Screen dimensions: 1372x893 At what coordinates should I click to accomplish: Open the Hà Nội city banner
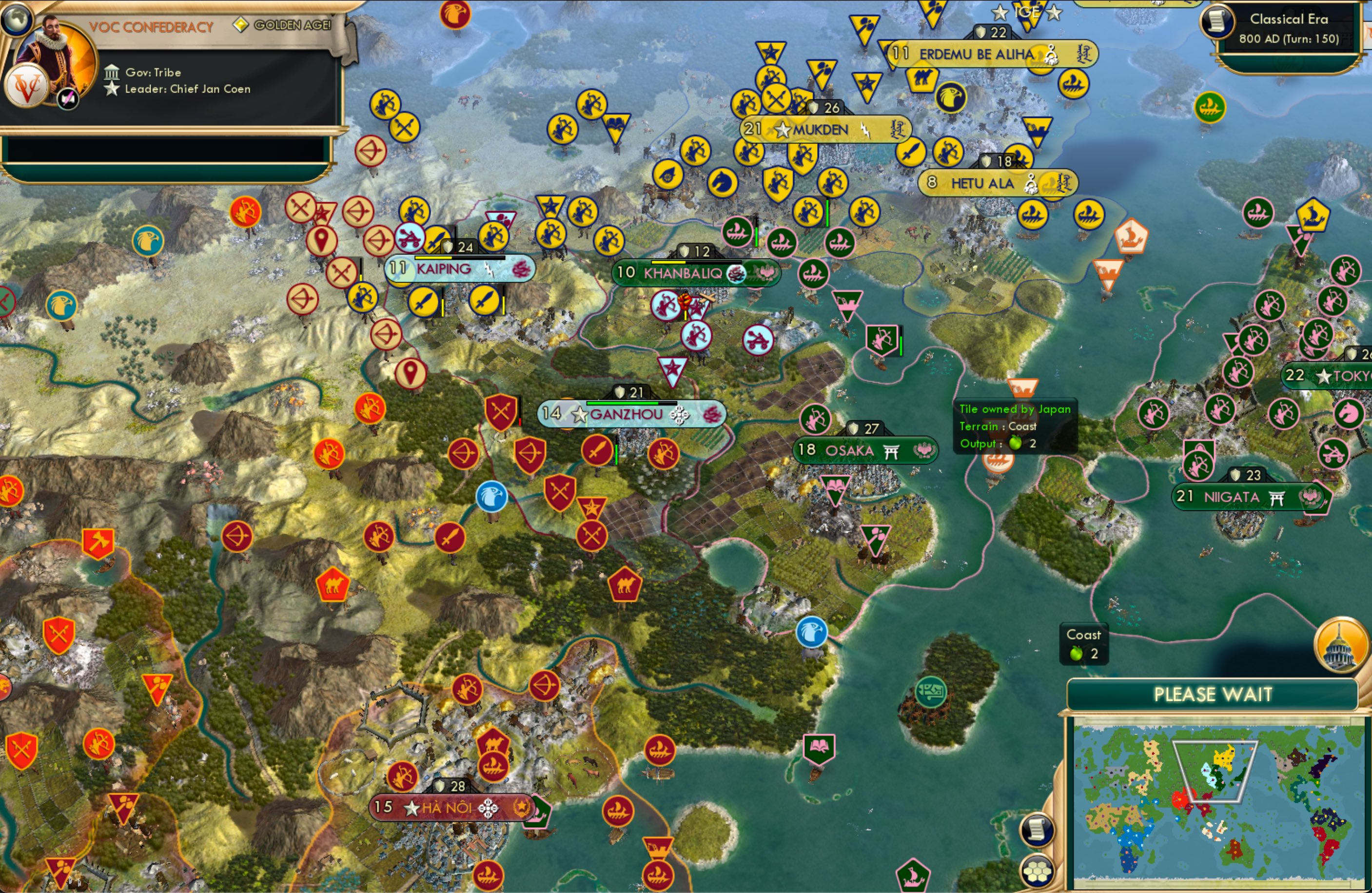[x=450, y=808]
